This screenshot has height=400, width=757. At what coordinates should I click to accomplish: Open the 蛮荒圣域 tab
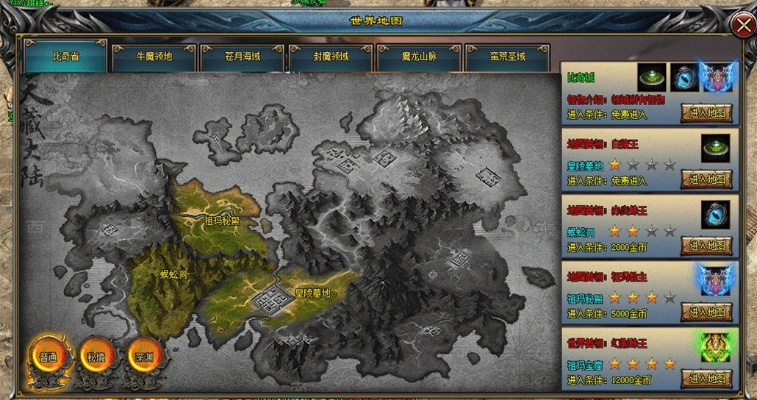click(508, 57)
